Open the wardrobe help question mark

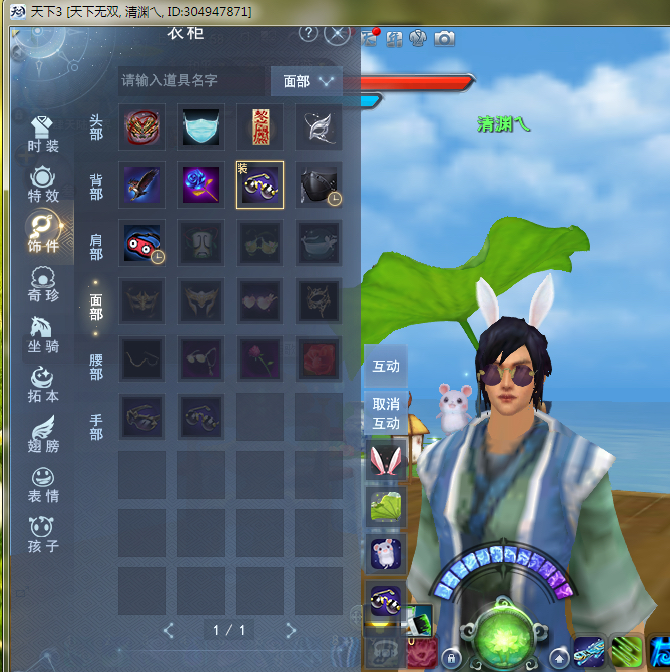pyautogui.click(x=308, y=33)
